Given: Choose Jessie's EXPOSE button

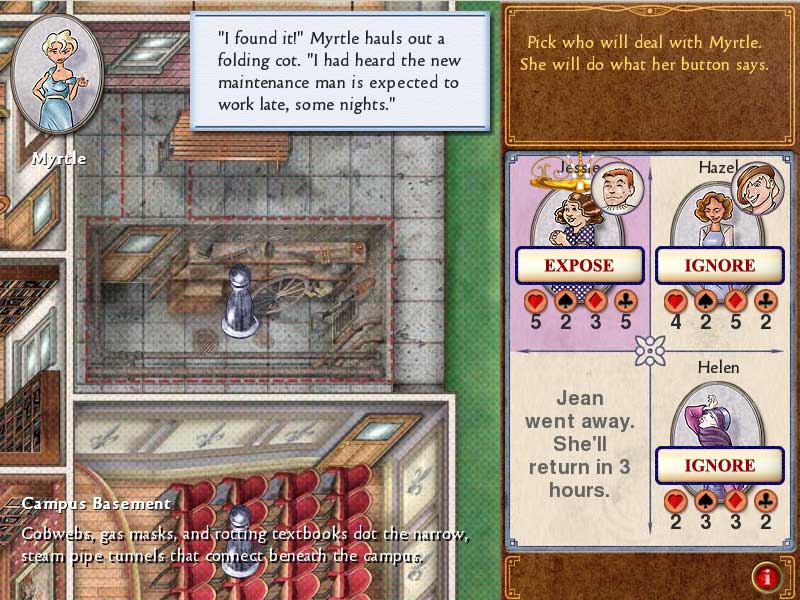Looking at the screenshot, I should point(578,266).
